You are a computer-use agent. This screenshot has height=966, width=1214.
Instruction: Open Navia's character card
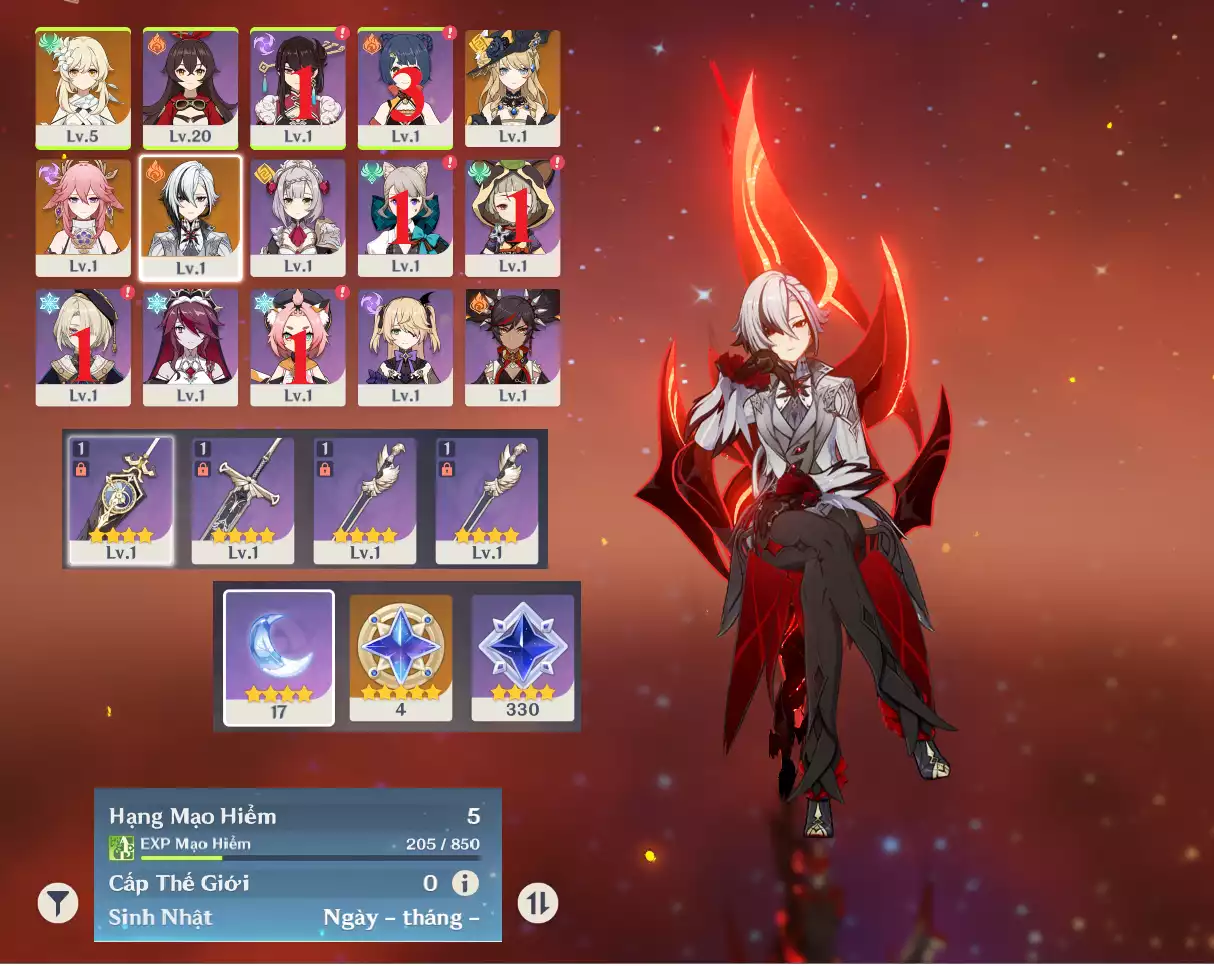tap(512, 88)
